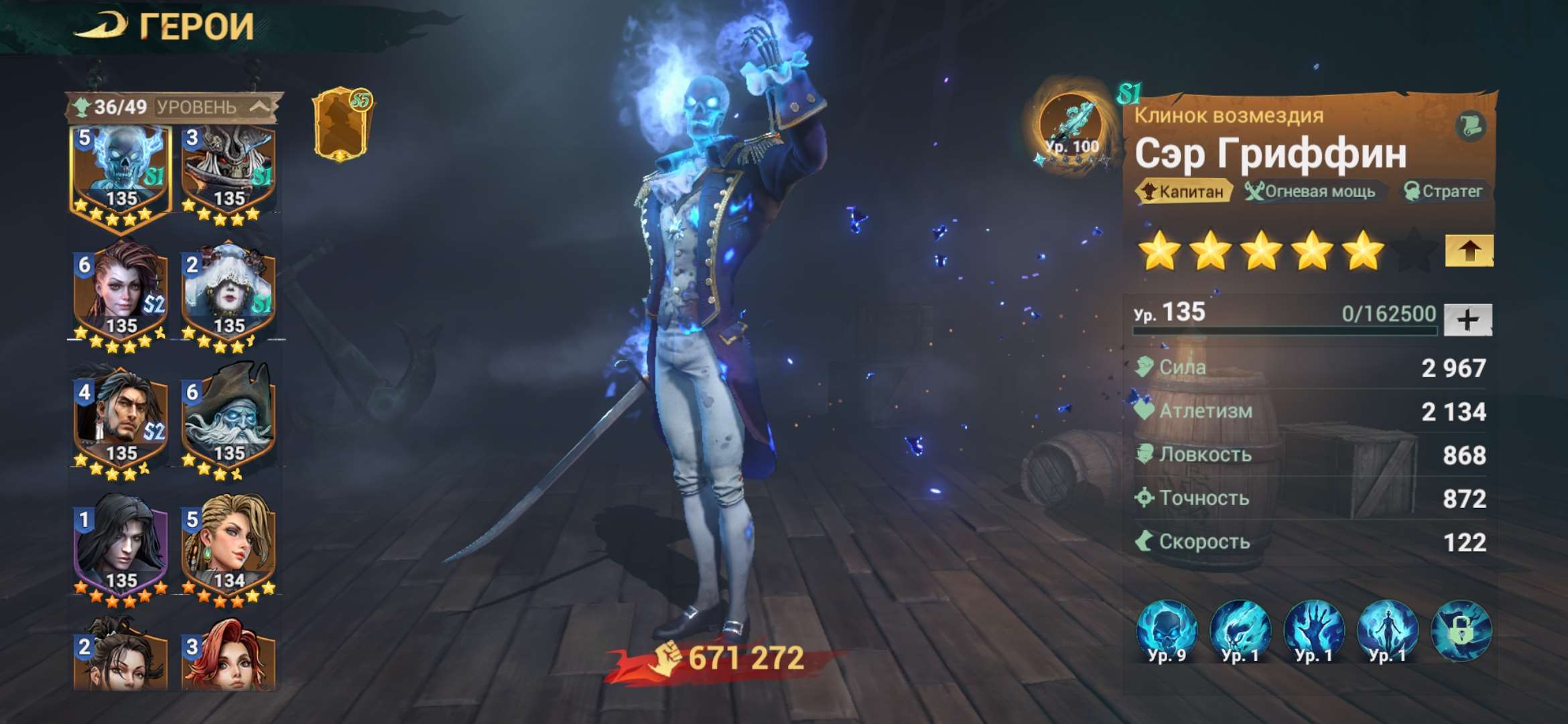Image resolution: width=1568 pixels, height=724 pixels.
Task: View the flaming skull skill icon
Action: [1240, 631]
